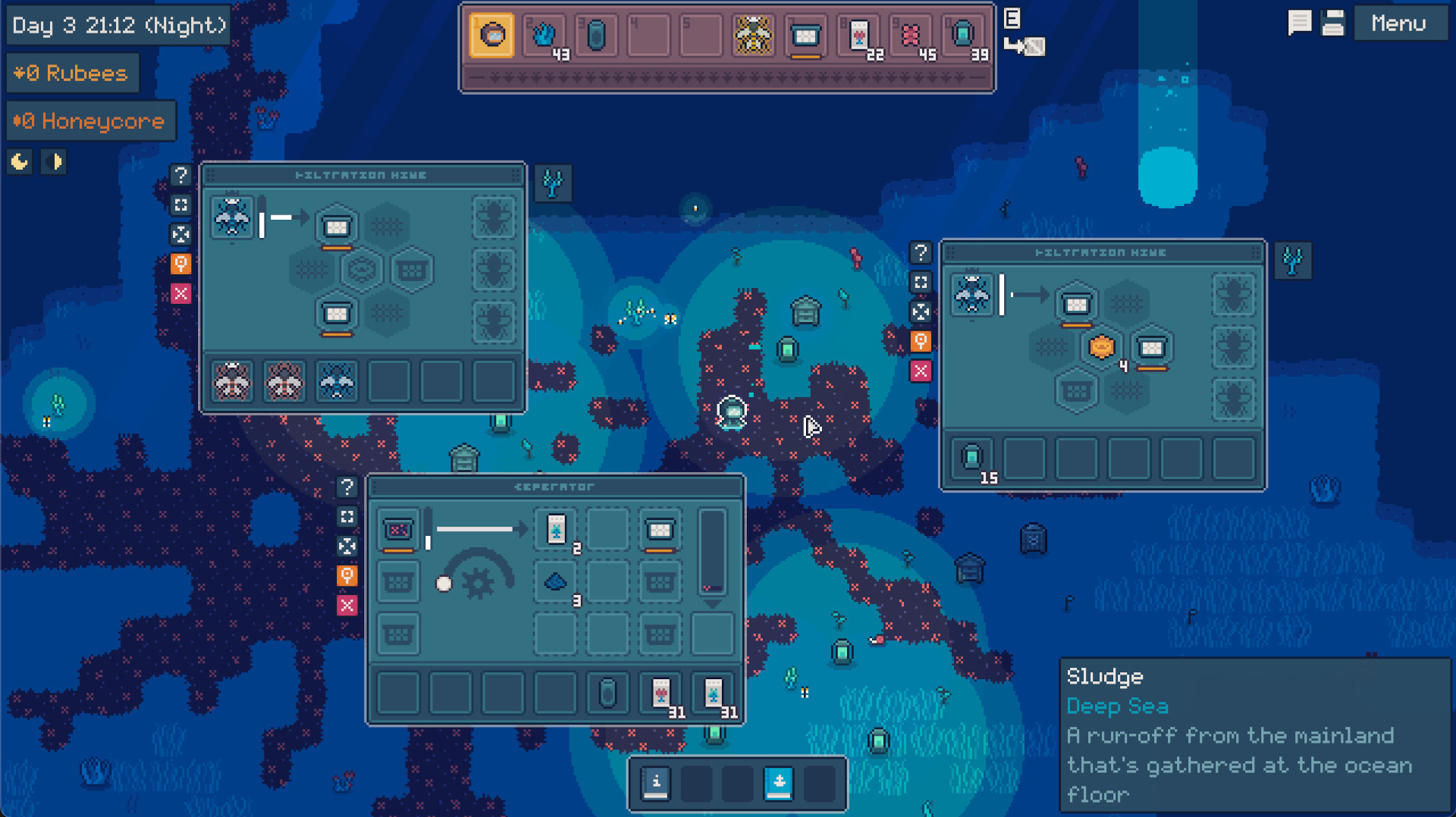Open the info guide book
This screenshot has height=817, width=1456.
click(656, 783)
